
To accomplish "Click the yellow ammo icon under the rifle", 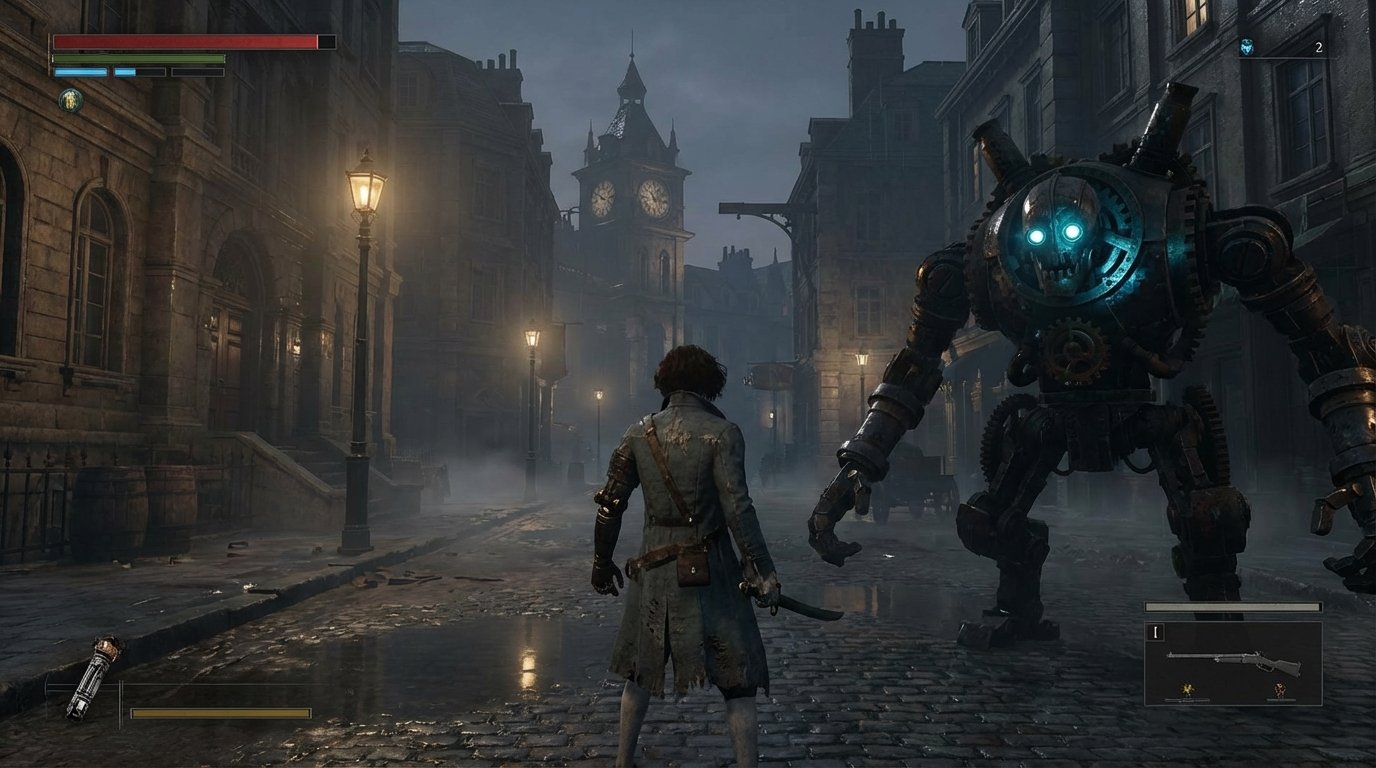I will 1188,688.
